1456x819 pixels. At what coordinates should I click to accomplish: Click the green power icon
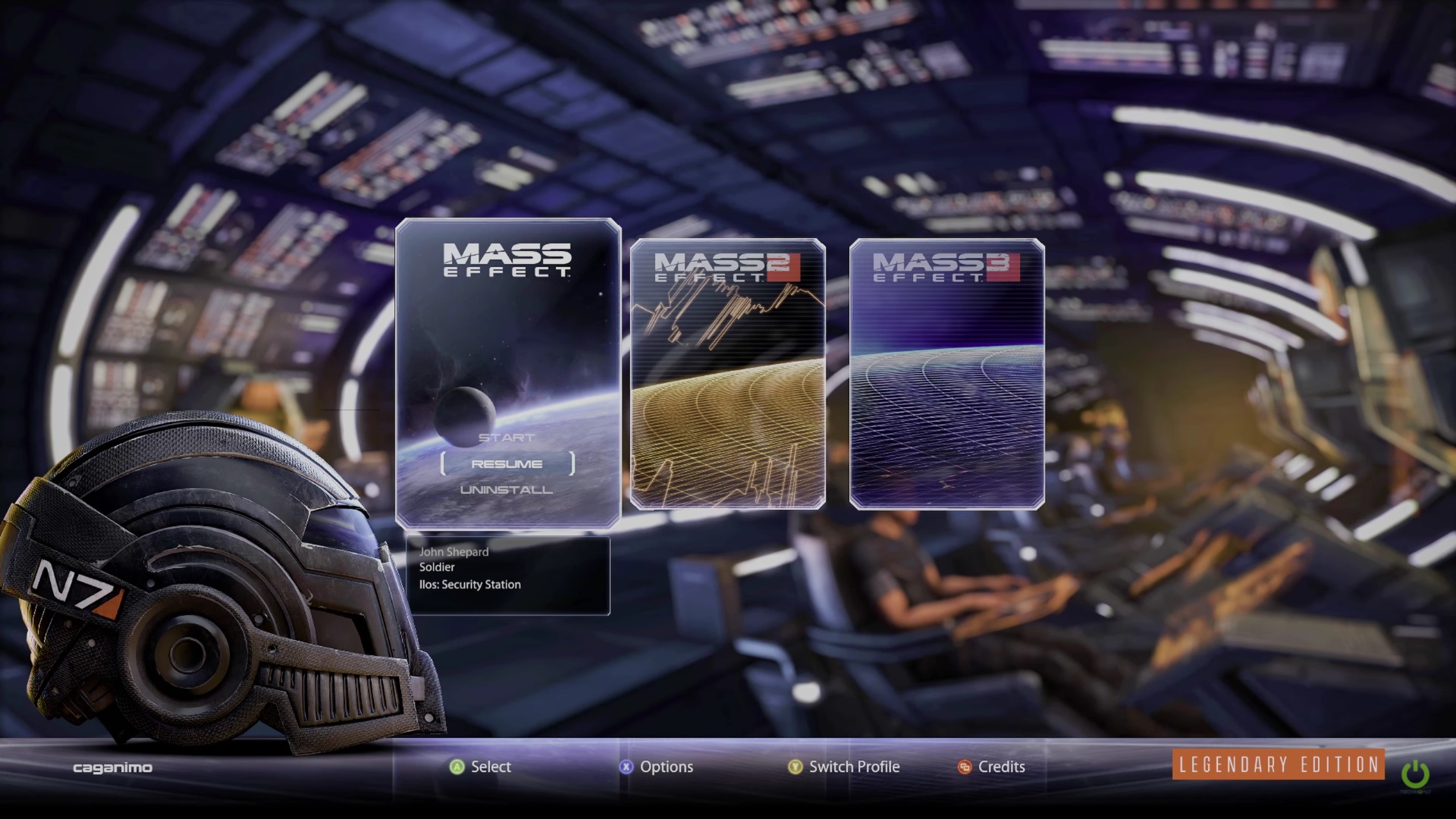(x=1415, y=774)
